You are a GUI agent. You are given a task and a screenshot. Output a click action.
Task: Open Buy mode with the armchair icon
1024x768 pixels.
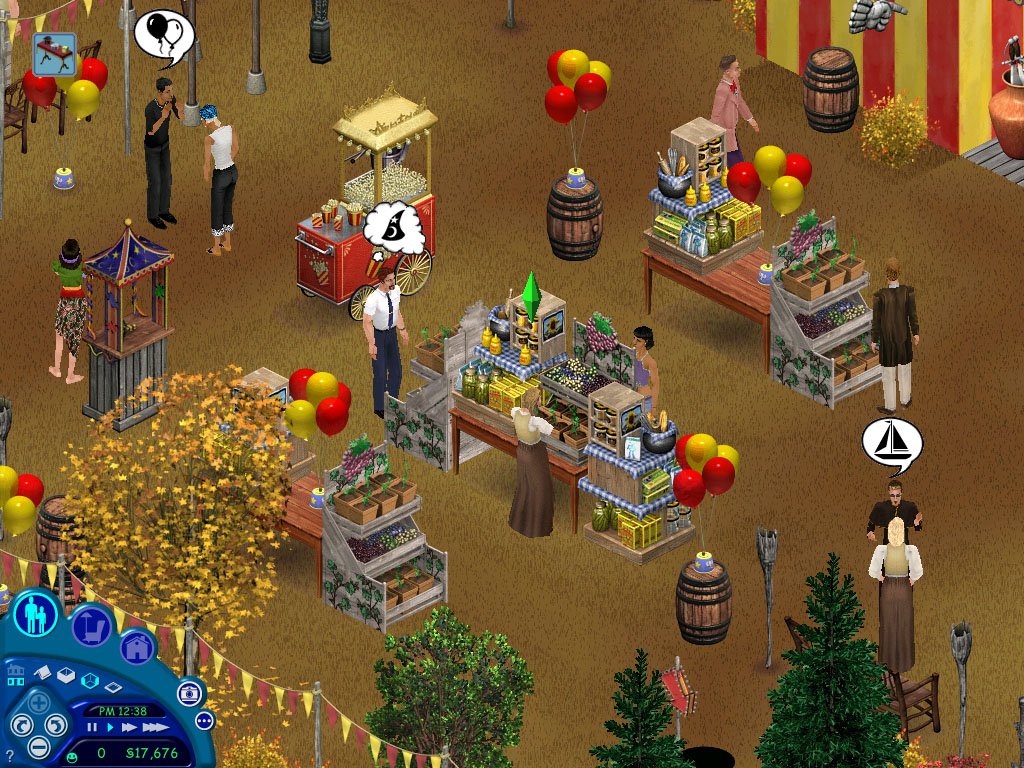[92, 627]
